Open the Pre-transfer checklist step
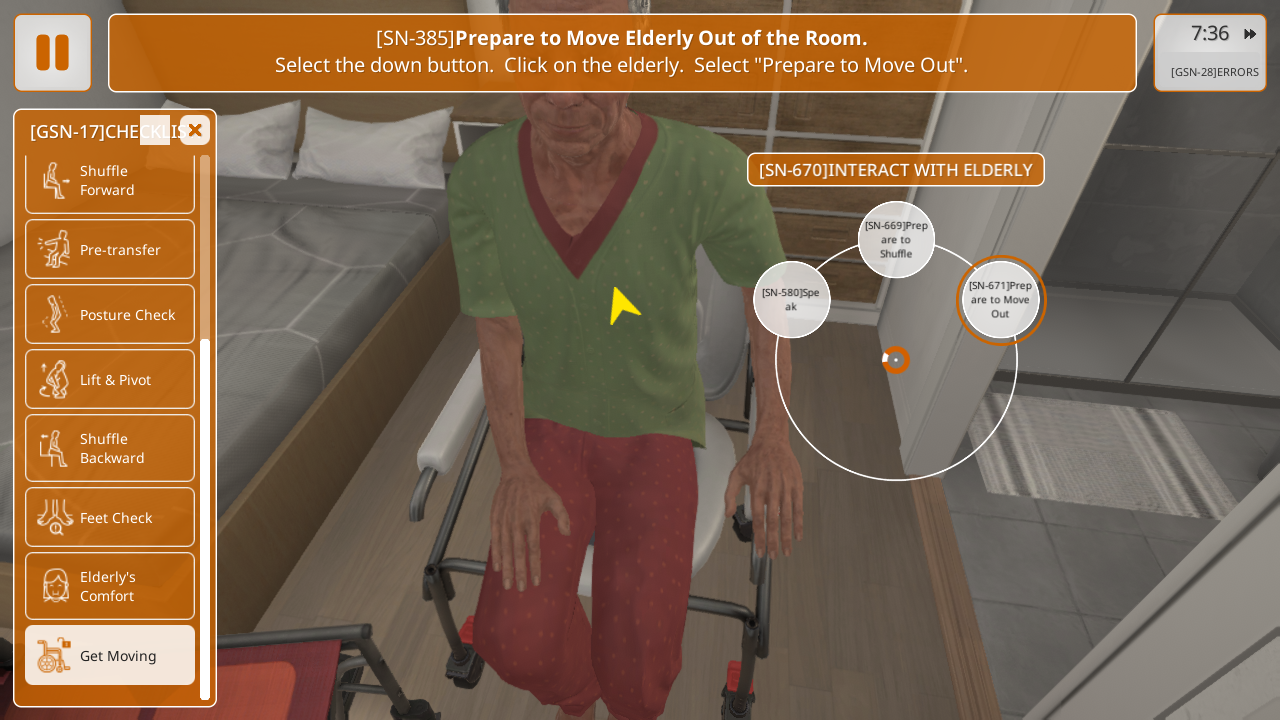The width and height of the screenshot is (1280, 720). click(x=110, y=249)
